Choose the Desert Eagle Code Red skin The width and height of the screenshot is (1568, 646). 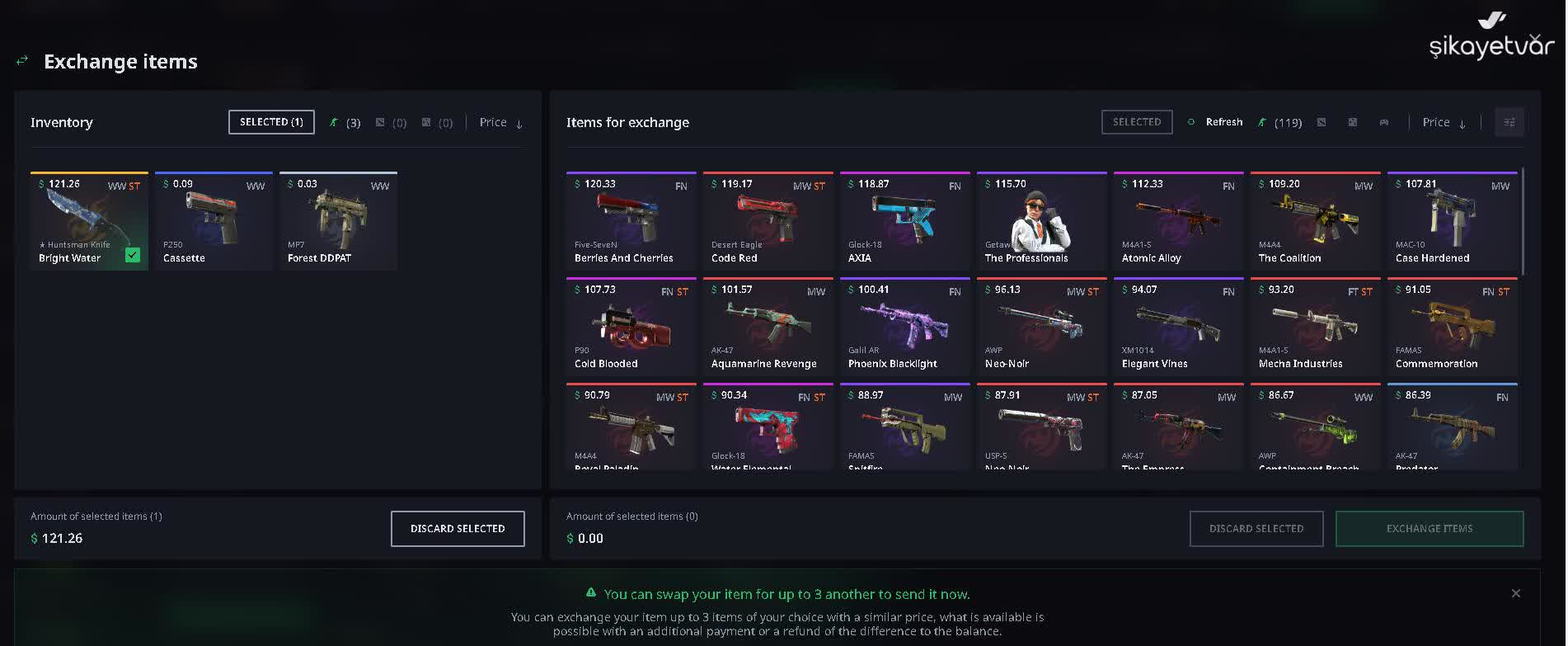(x=768, y=221)
